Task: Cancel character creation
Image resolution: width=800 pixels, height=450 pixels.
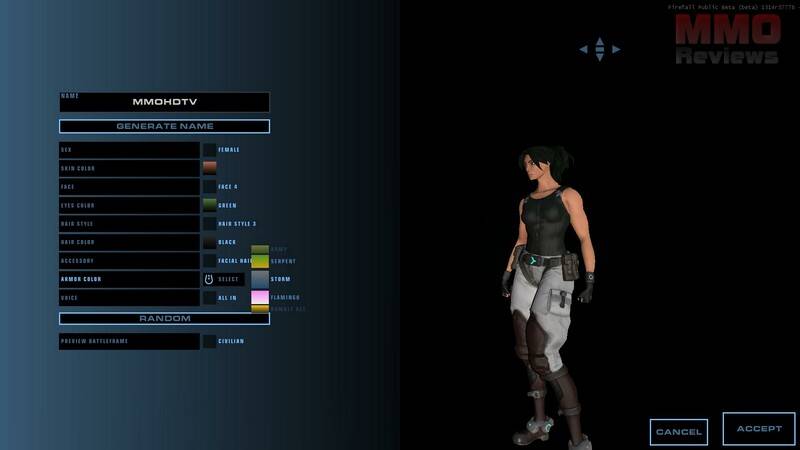Action: coord(678,432)
